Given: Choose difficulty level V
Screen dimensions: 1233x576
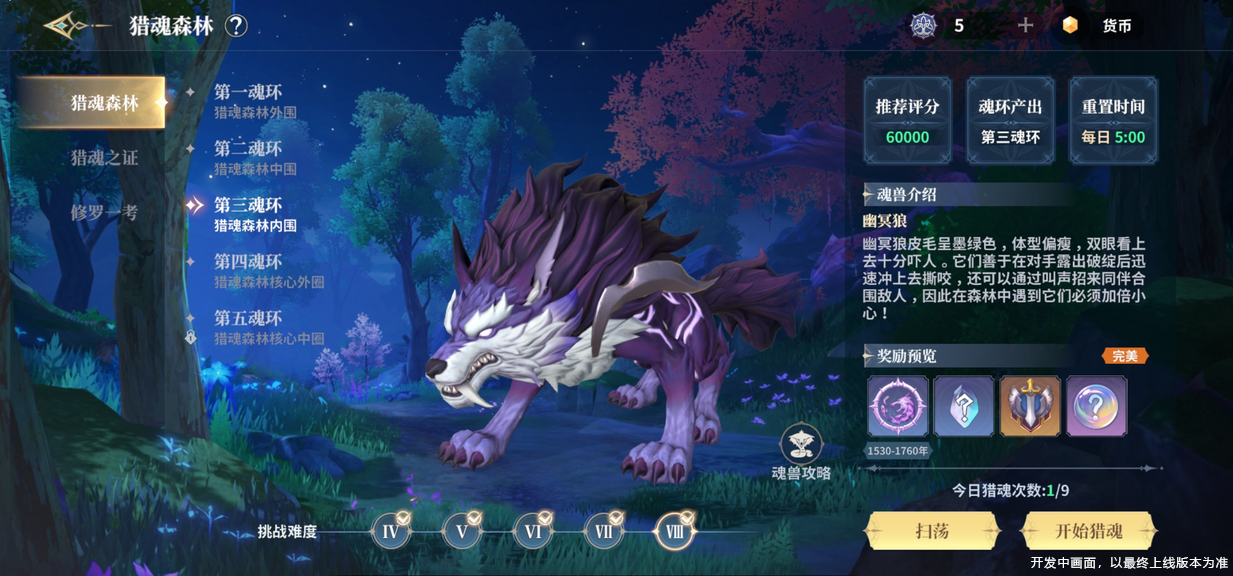Looking at the screenshot, I should coord(462,531).
